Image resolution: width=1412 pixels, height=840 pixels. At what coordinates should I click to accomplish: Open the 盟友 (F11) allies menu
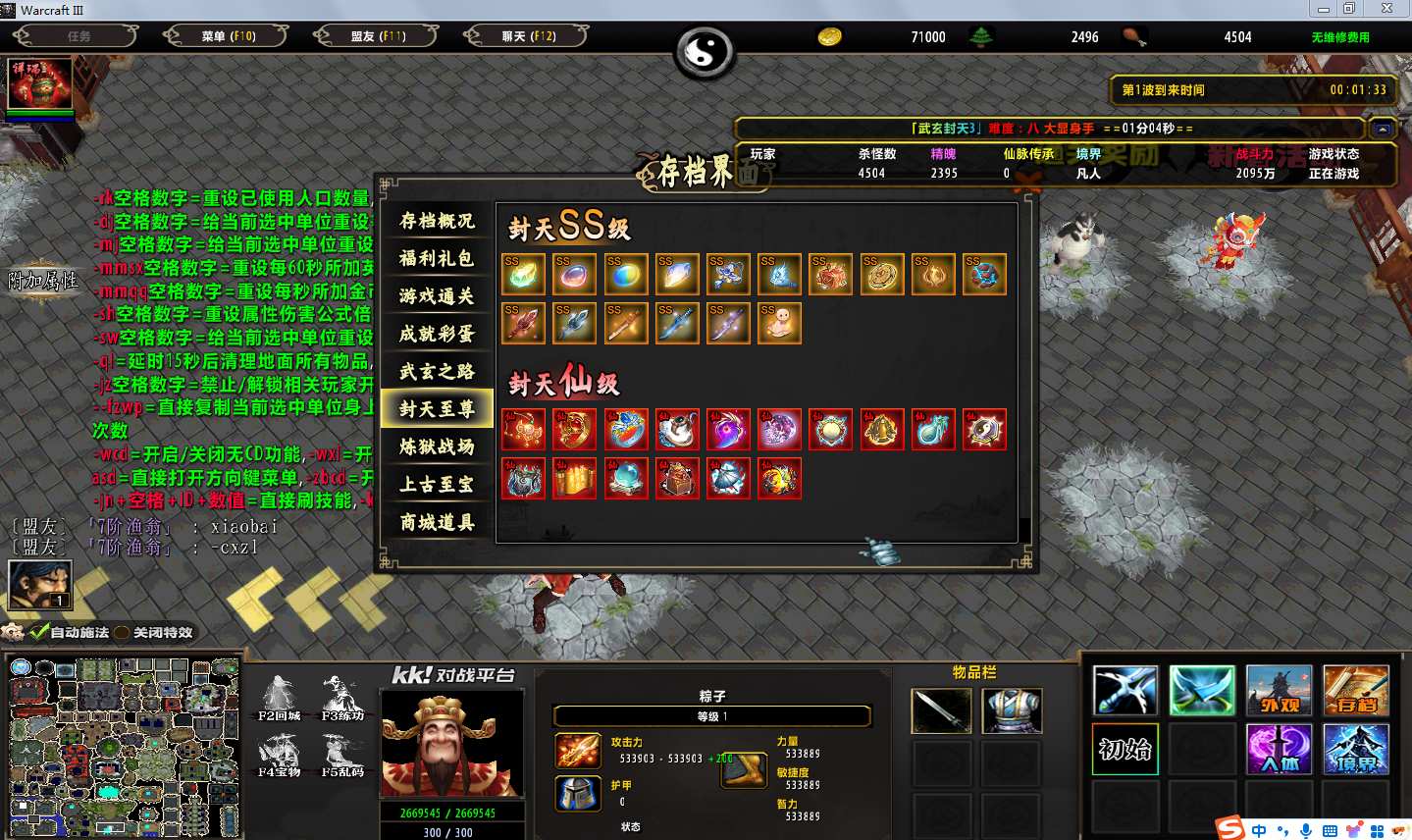coord(378,36)
